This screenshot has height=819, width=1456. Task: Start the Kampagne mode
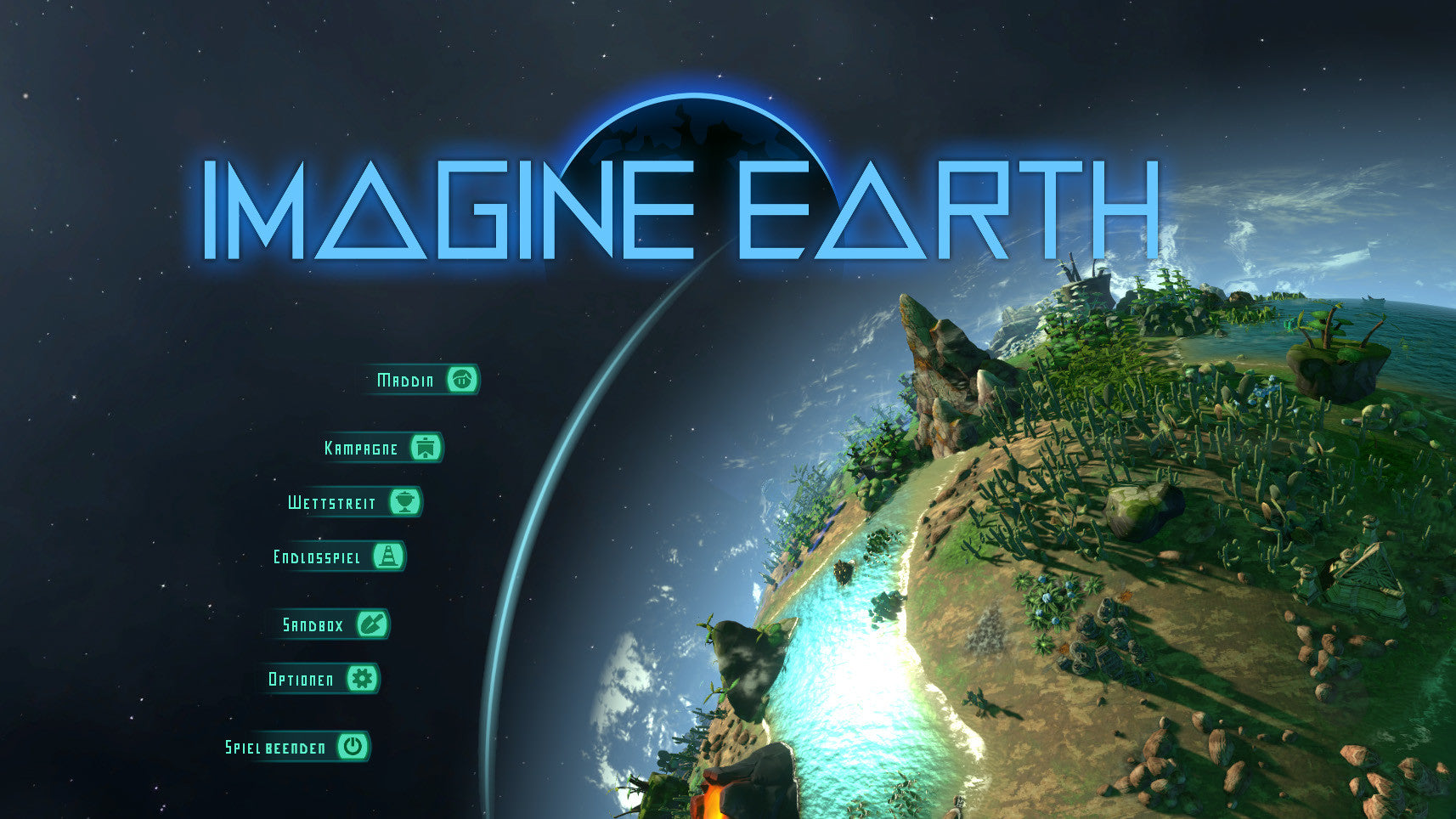coord(382,448)
